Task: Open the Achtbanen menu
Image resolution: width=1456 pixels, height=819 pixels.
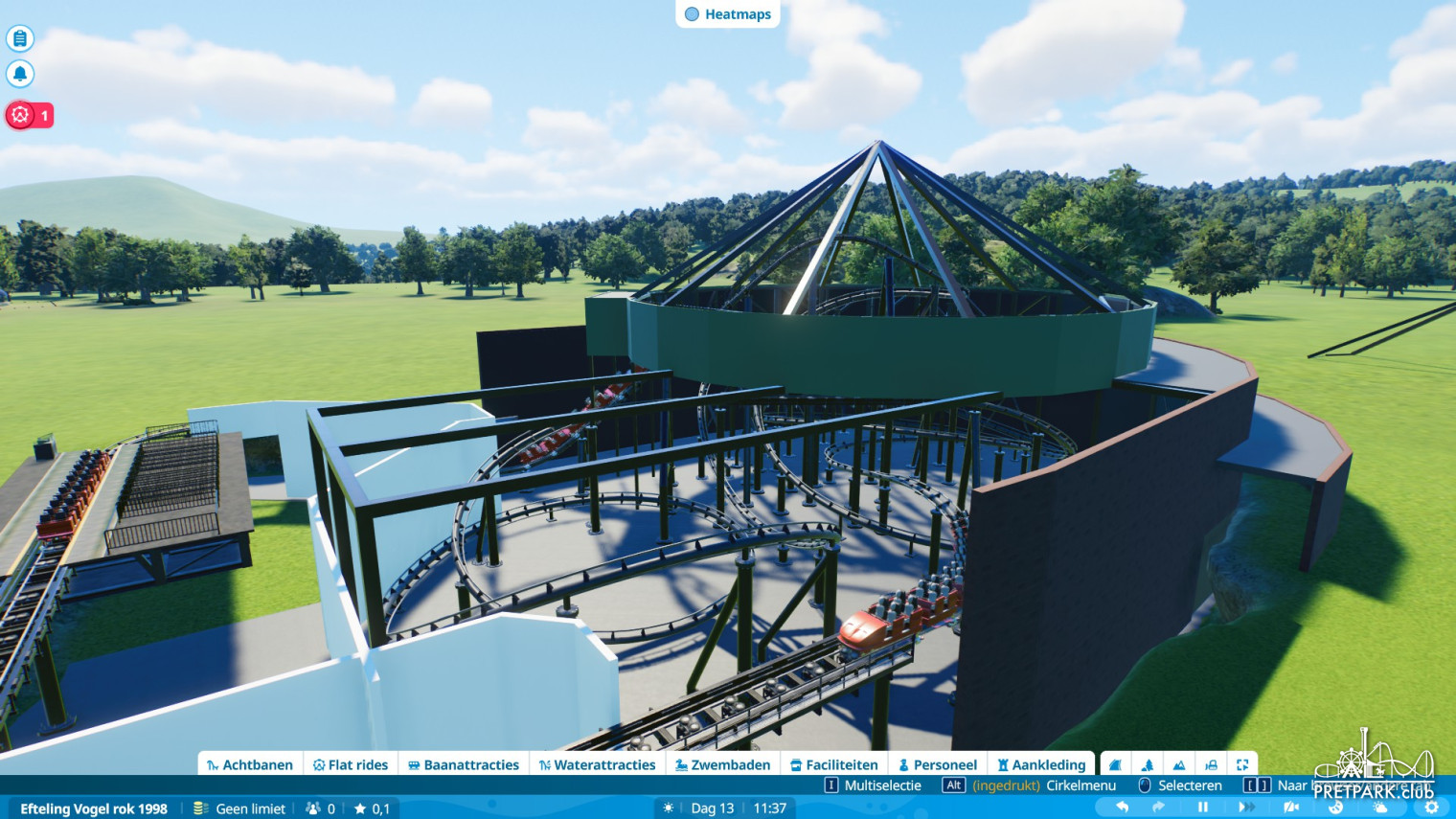Action: coord(250,764)
